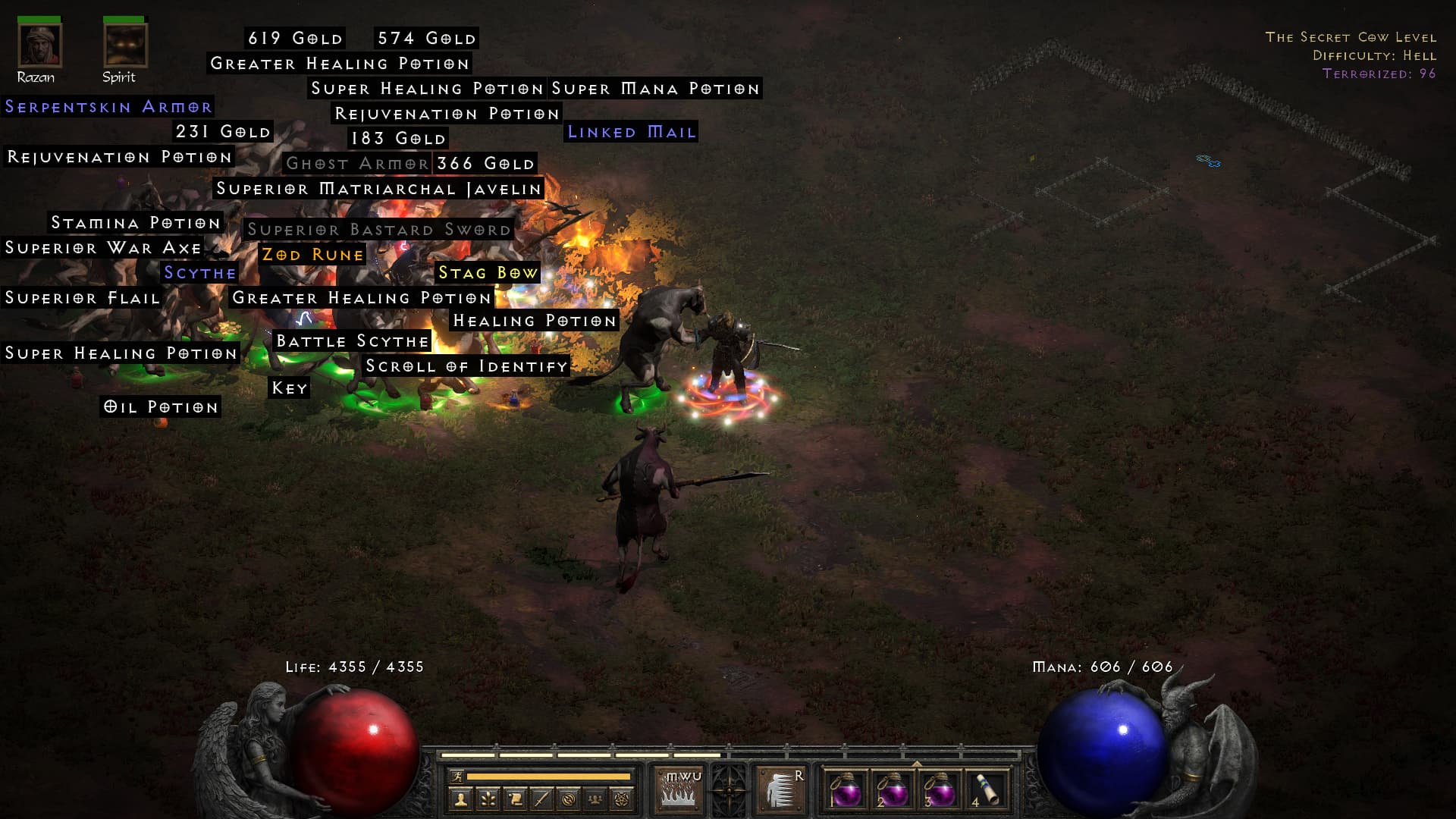Screen dimensions: 1456x819
Task: Choose the right-click skill icon marked R
Action: [x=780, y=789]
